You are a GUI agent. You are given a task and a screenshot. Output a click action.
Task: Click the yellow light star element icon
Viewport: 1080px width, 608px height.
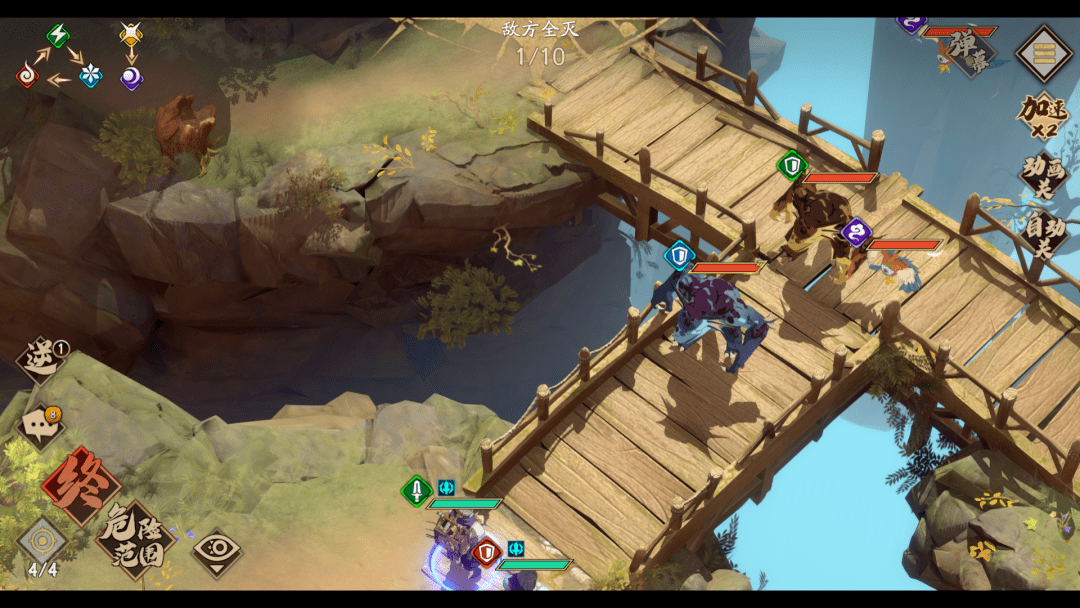click(x=131, y=35)
